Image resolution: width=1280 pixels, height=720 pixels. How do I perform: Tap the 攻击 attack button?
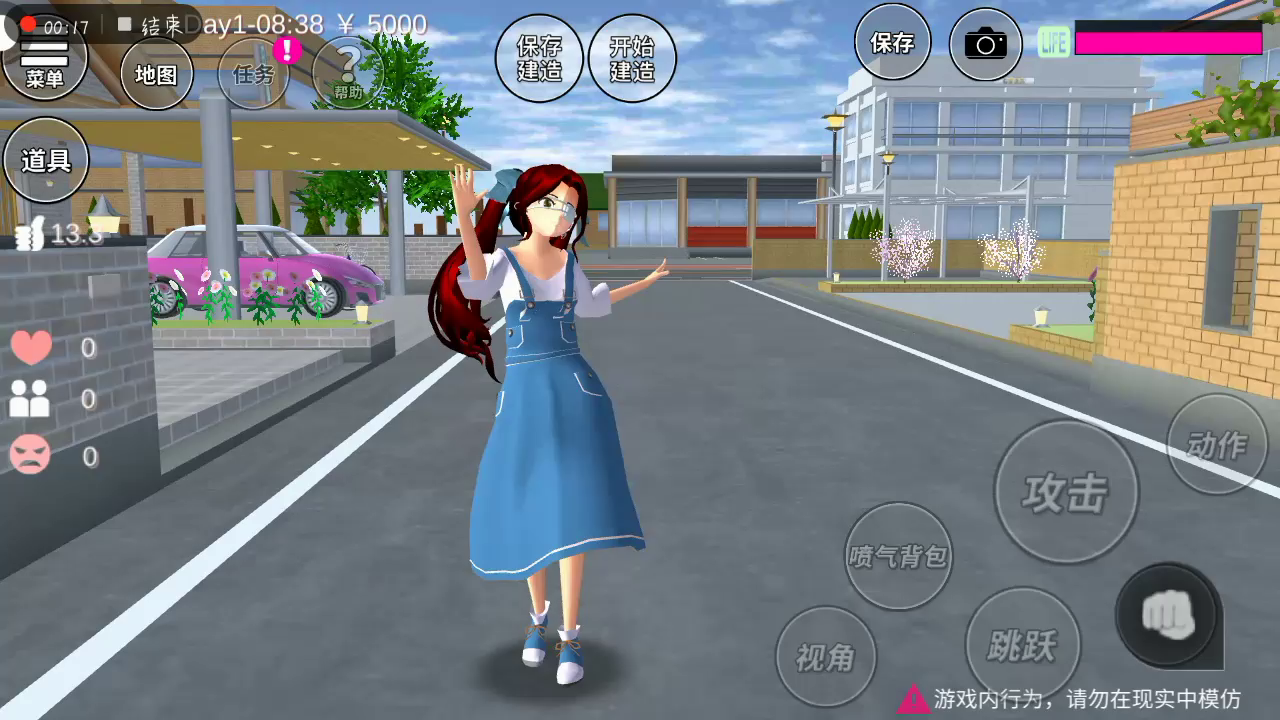click(1066, 492)
